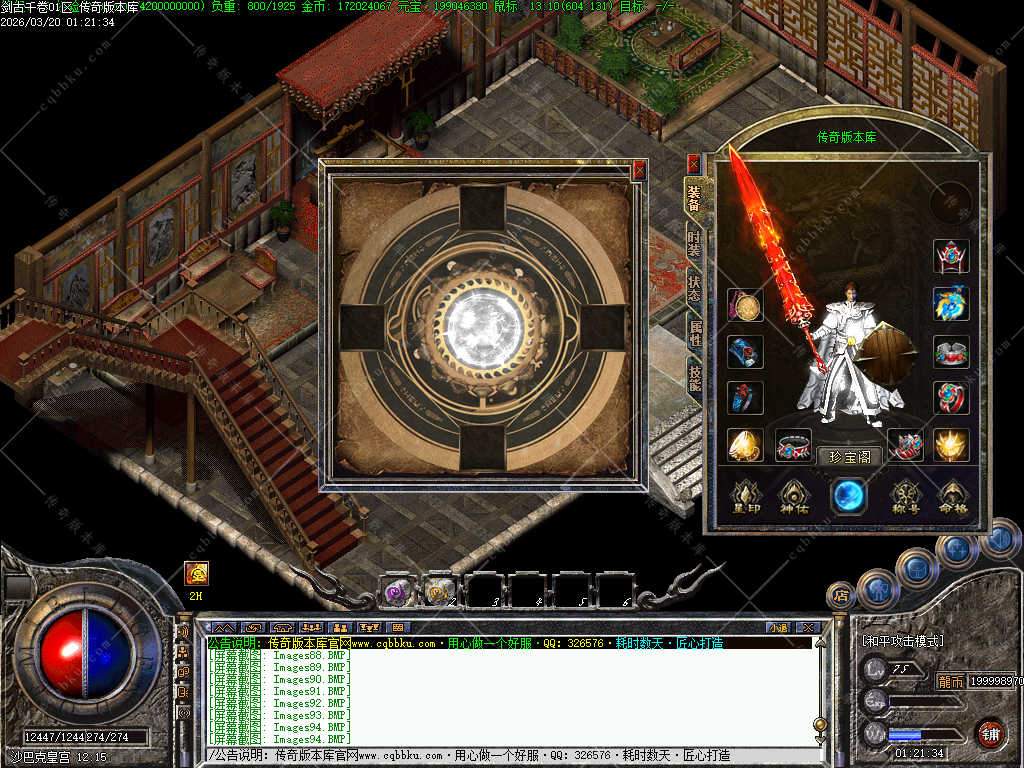The image size is (1024, 768).
Task: Click the 2H buff icon
Action: tap(196, 573)
